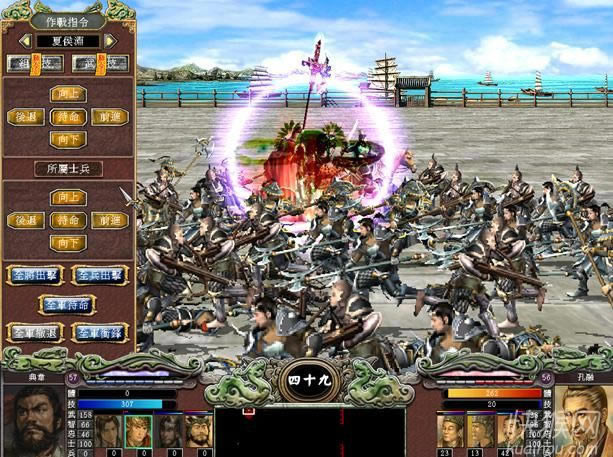Set the general to standby (待命)
Screen dimensions: 613x457
click(68, 117)
